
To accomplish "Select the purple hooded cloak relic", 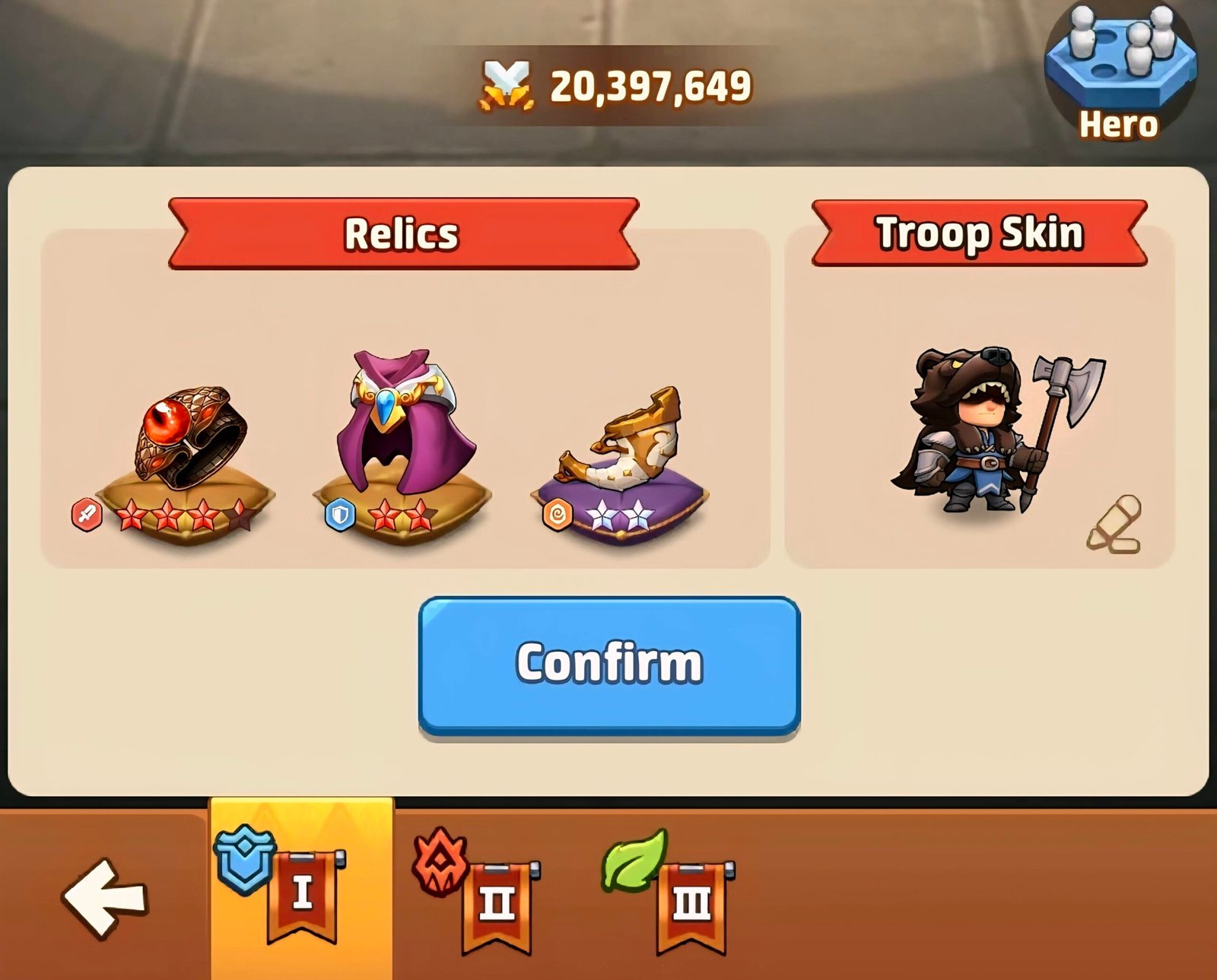I will 407,430.
